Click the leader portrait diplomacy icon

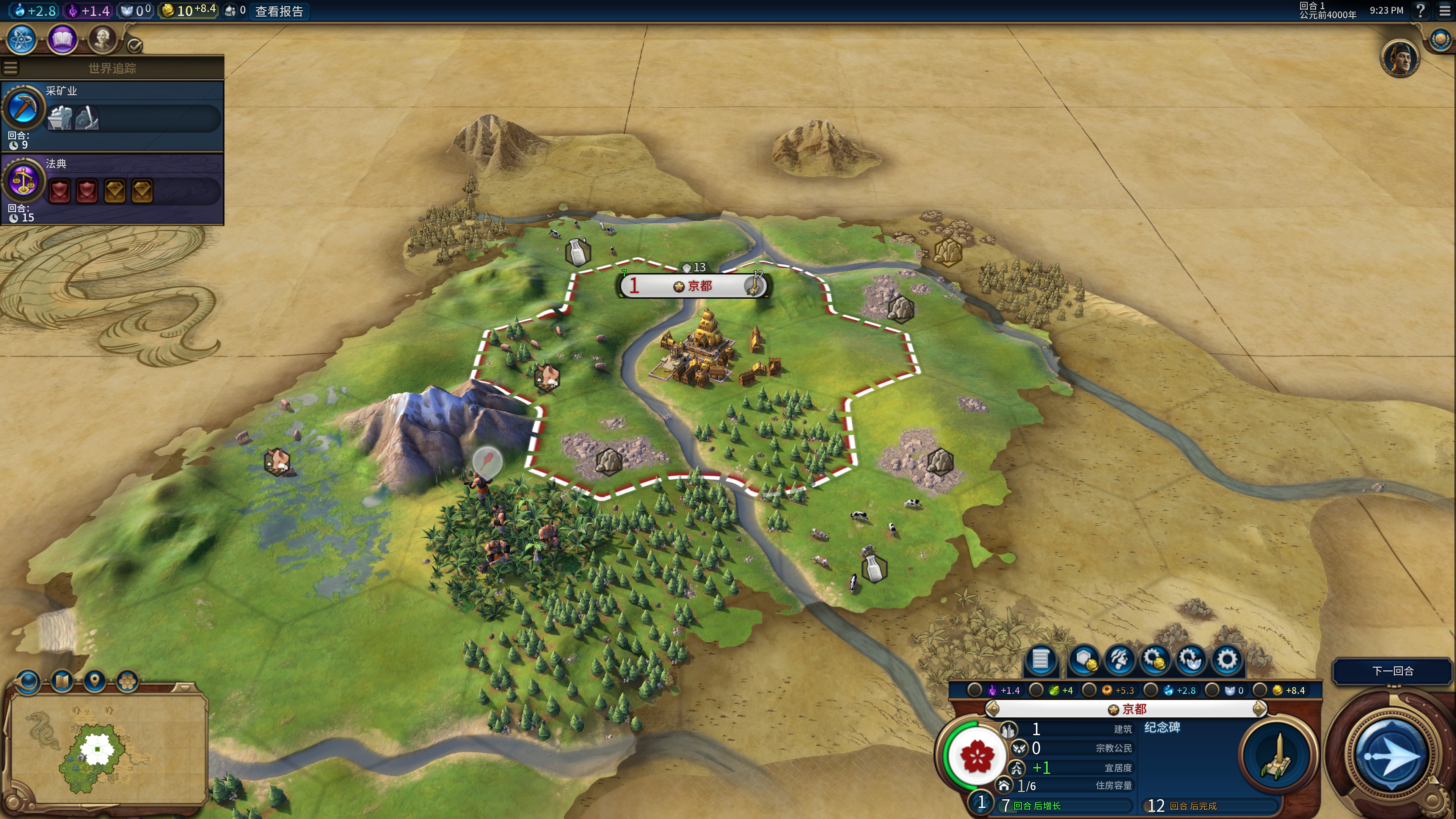[x=1400, y=58]
